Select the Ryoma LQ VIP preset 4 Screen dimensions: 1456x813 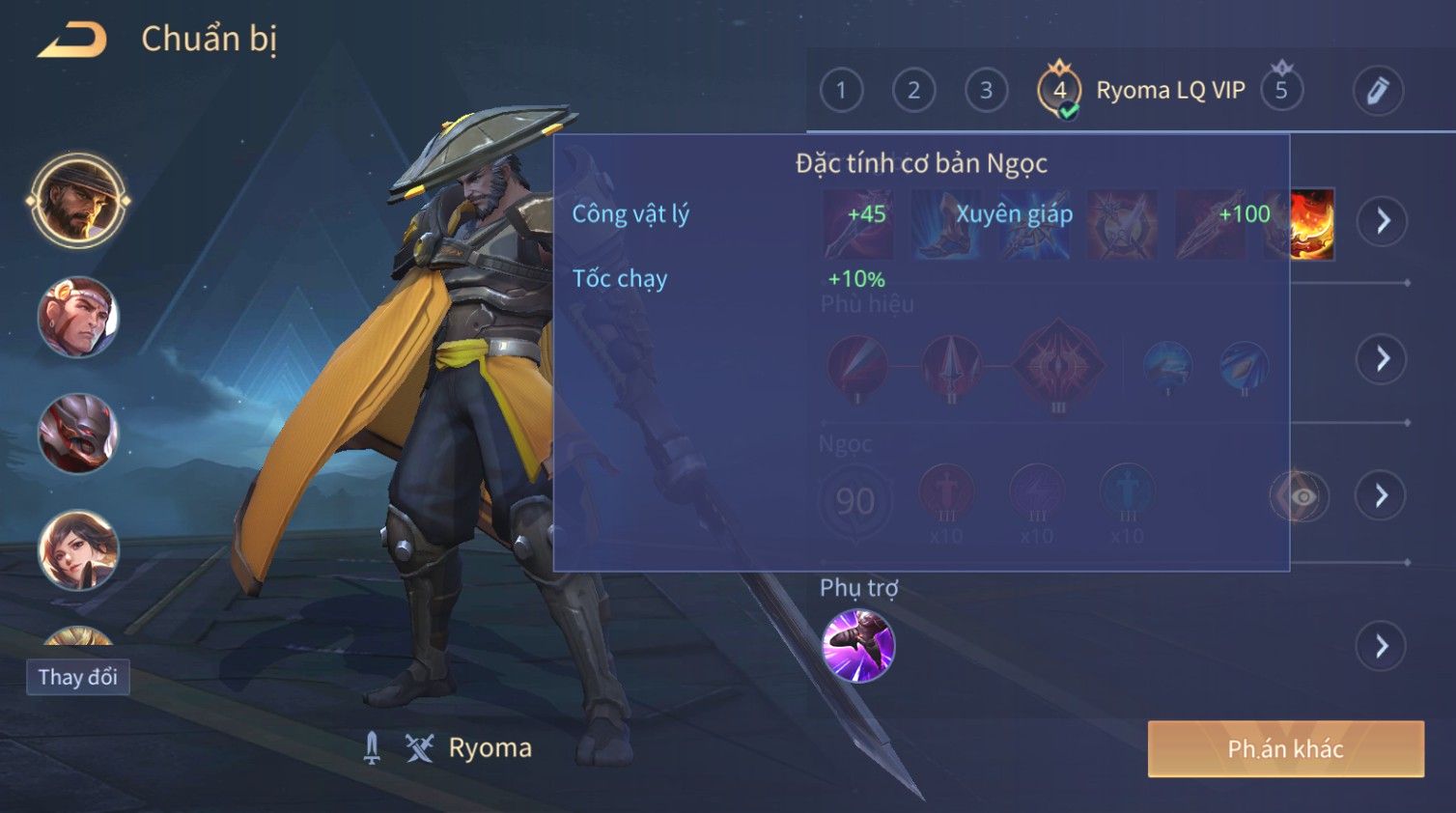pyautogui.click(x=1060, y=91)
